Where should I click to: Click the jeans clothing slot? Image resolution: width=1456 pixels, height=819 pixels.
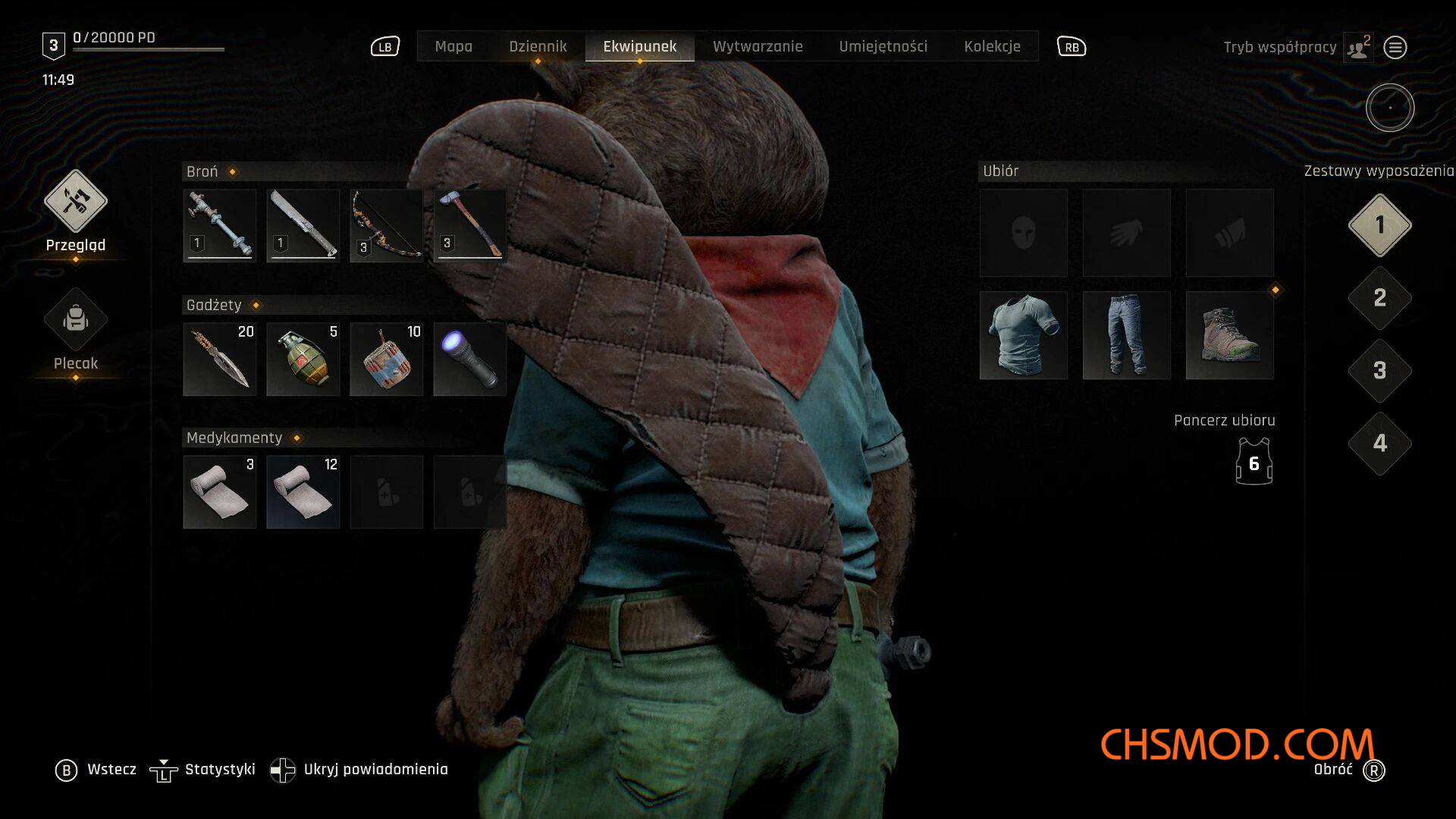1126,335
